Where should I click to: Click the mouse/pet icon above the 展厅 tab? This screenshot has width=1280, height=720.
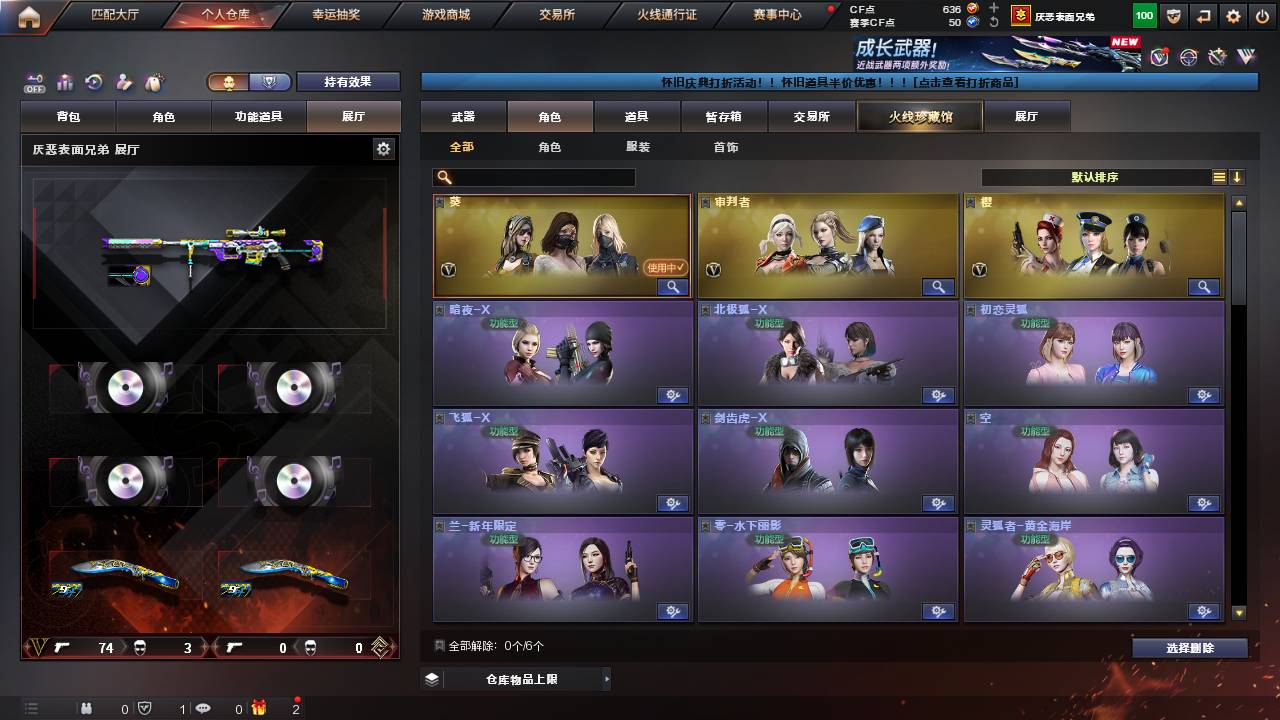point(151,80)
